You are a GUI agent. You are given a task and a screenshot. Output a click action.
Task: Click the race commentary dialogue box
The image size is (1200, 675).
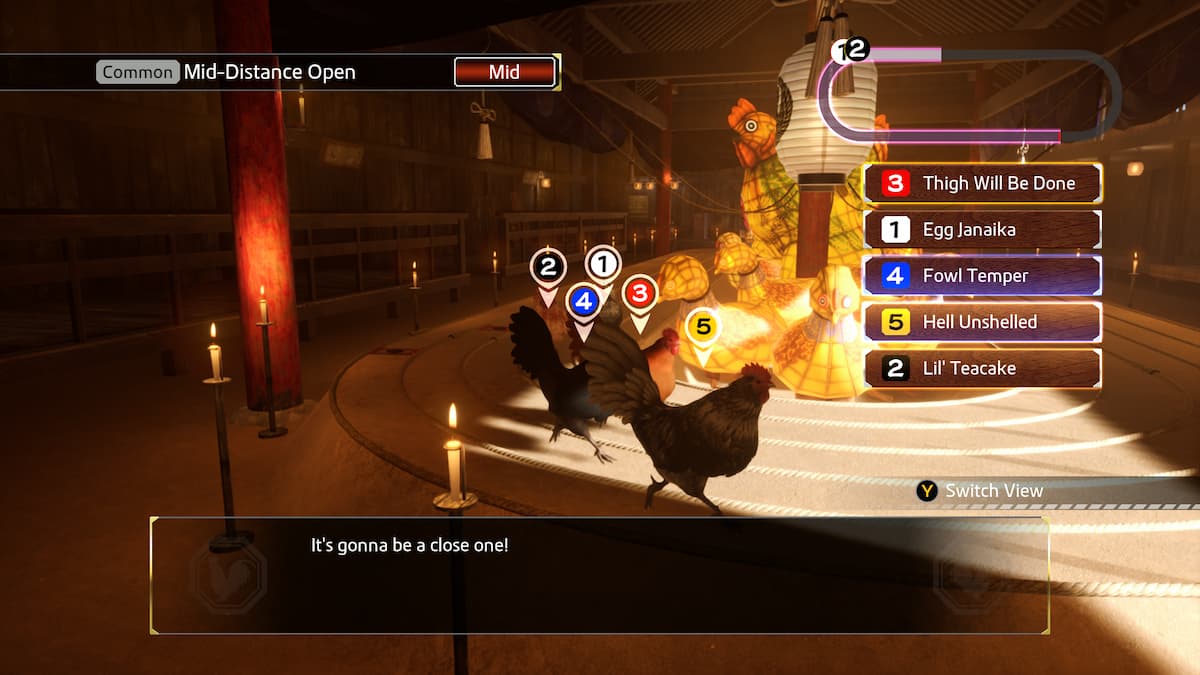tap(599, 575)
